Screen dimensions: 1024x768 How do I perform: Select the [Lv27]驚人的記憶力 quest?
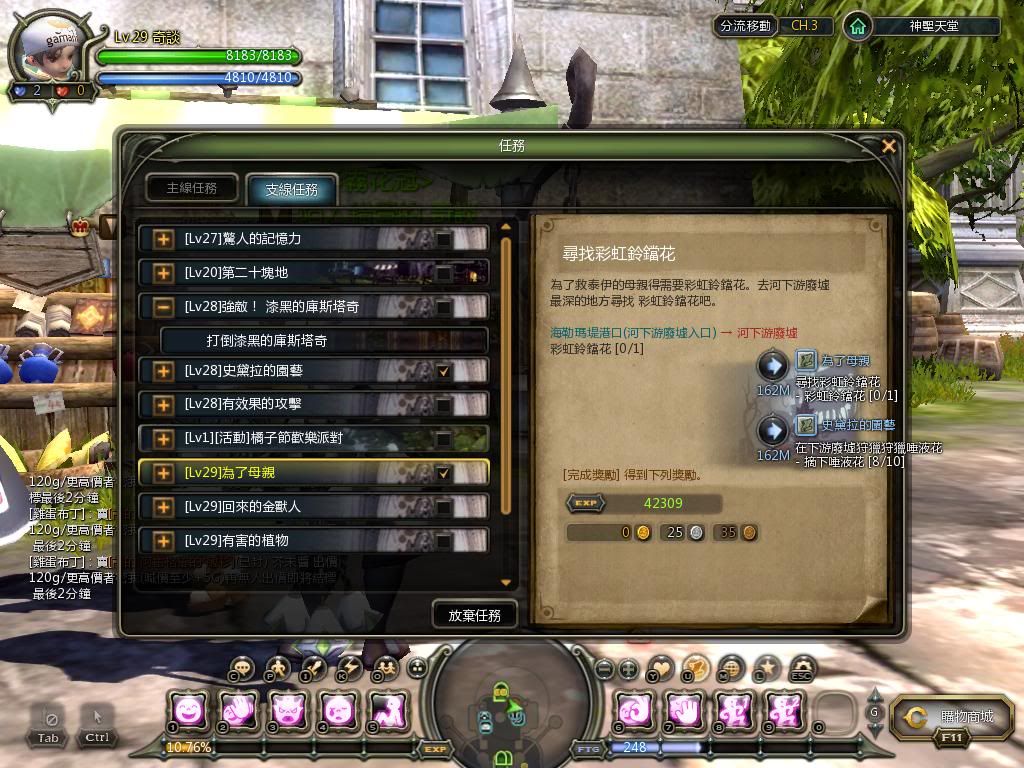[x=300, y=239]
